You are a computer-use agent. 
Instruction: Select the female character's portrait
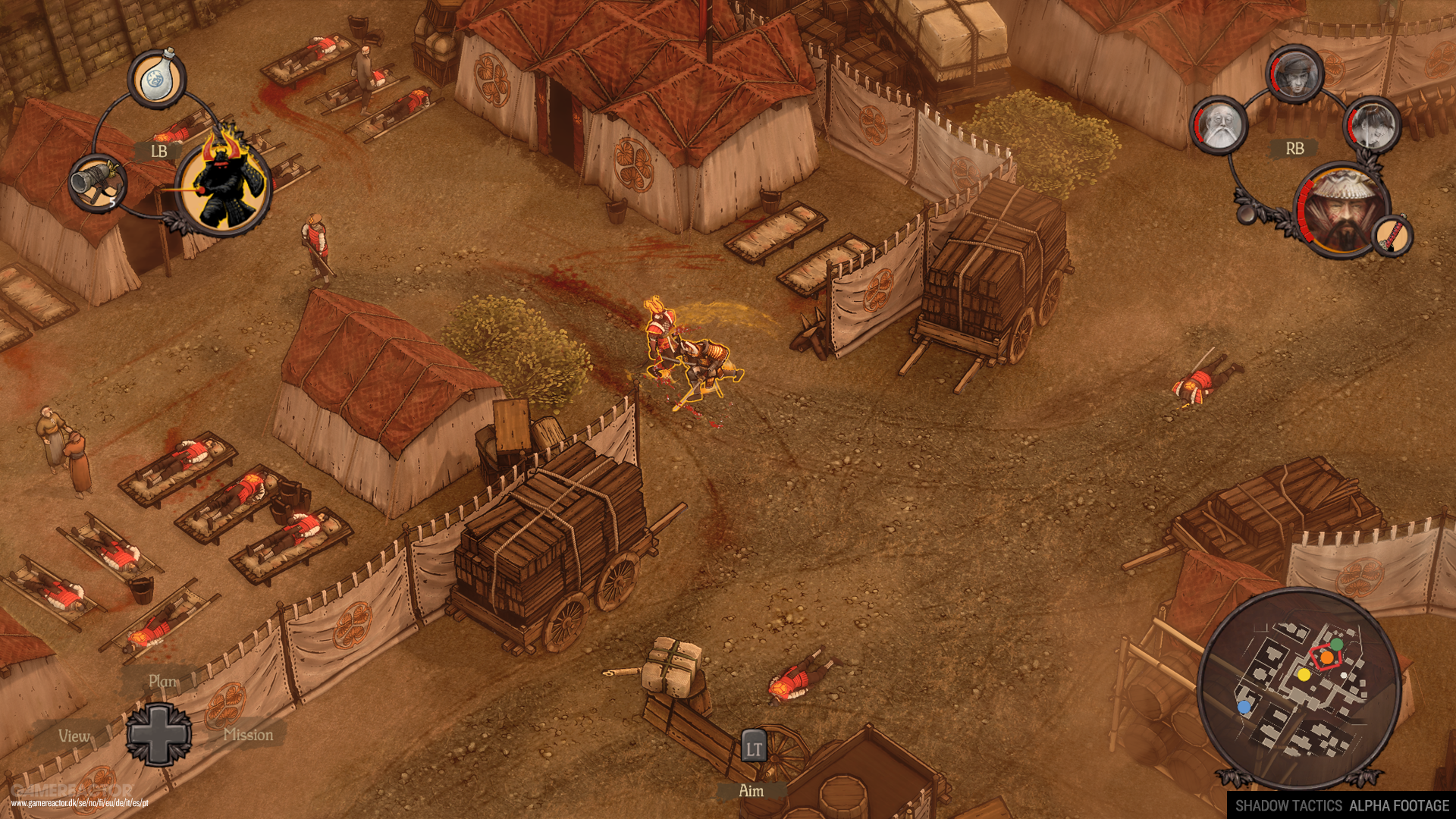coord(1373,126)
